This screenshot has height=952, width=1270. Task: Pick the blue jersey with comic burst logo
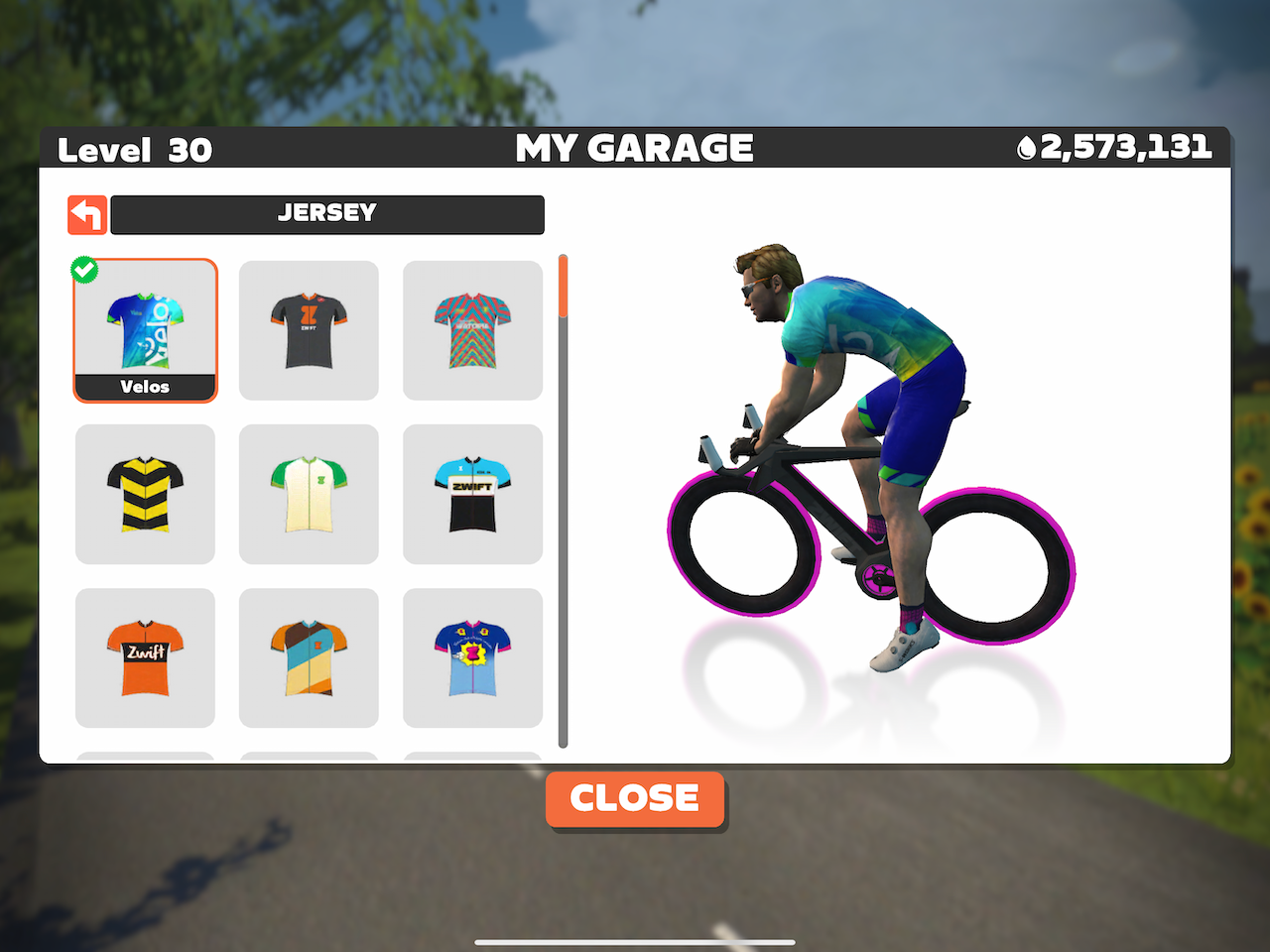472,657
